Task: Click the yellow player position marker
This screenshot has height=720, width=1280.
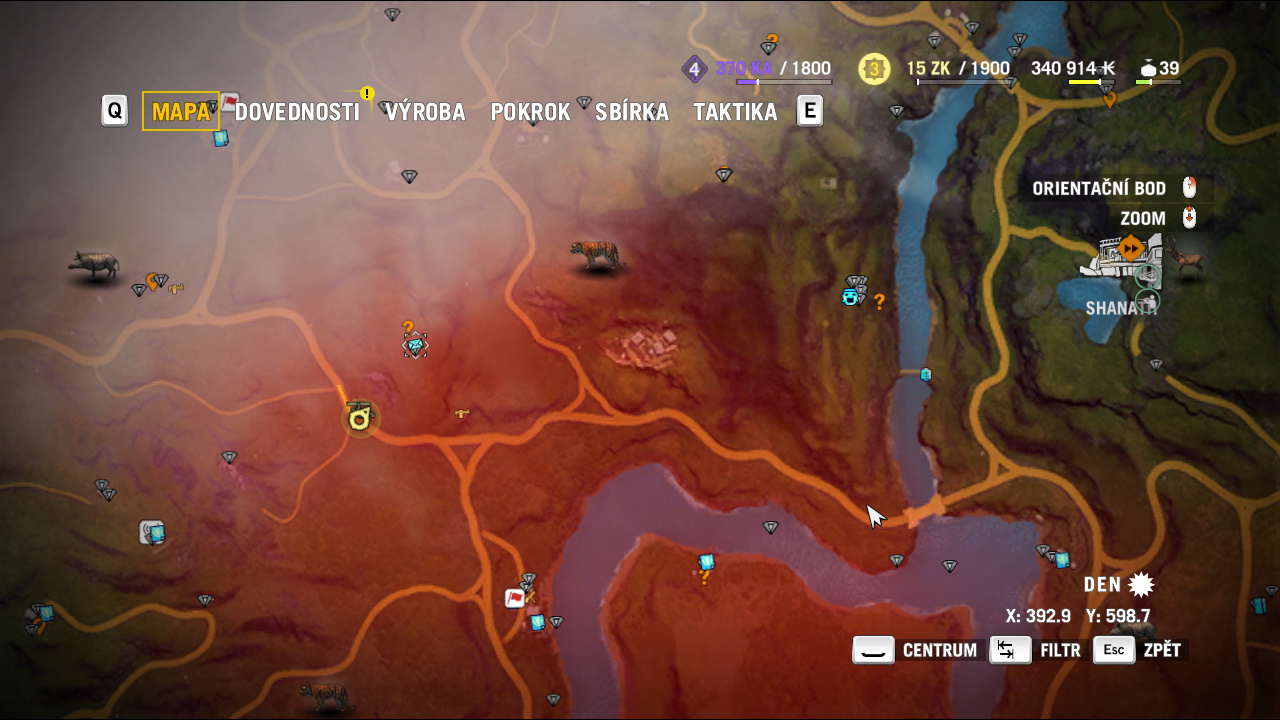Action: pyautogui.click(x=360, y=417)
